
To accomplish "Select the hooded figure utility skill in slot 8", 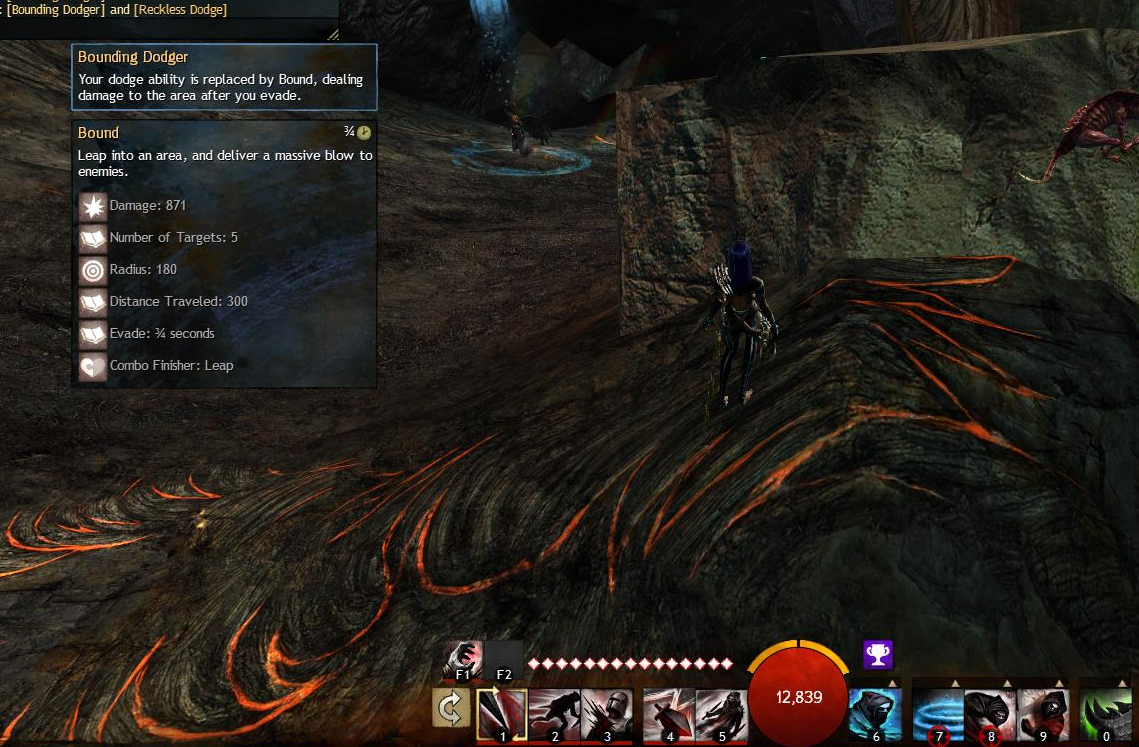I will point(990,713).
